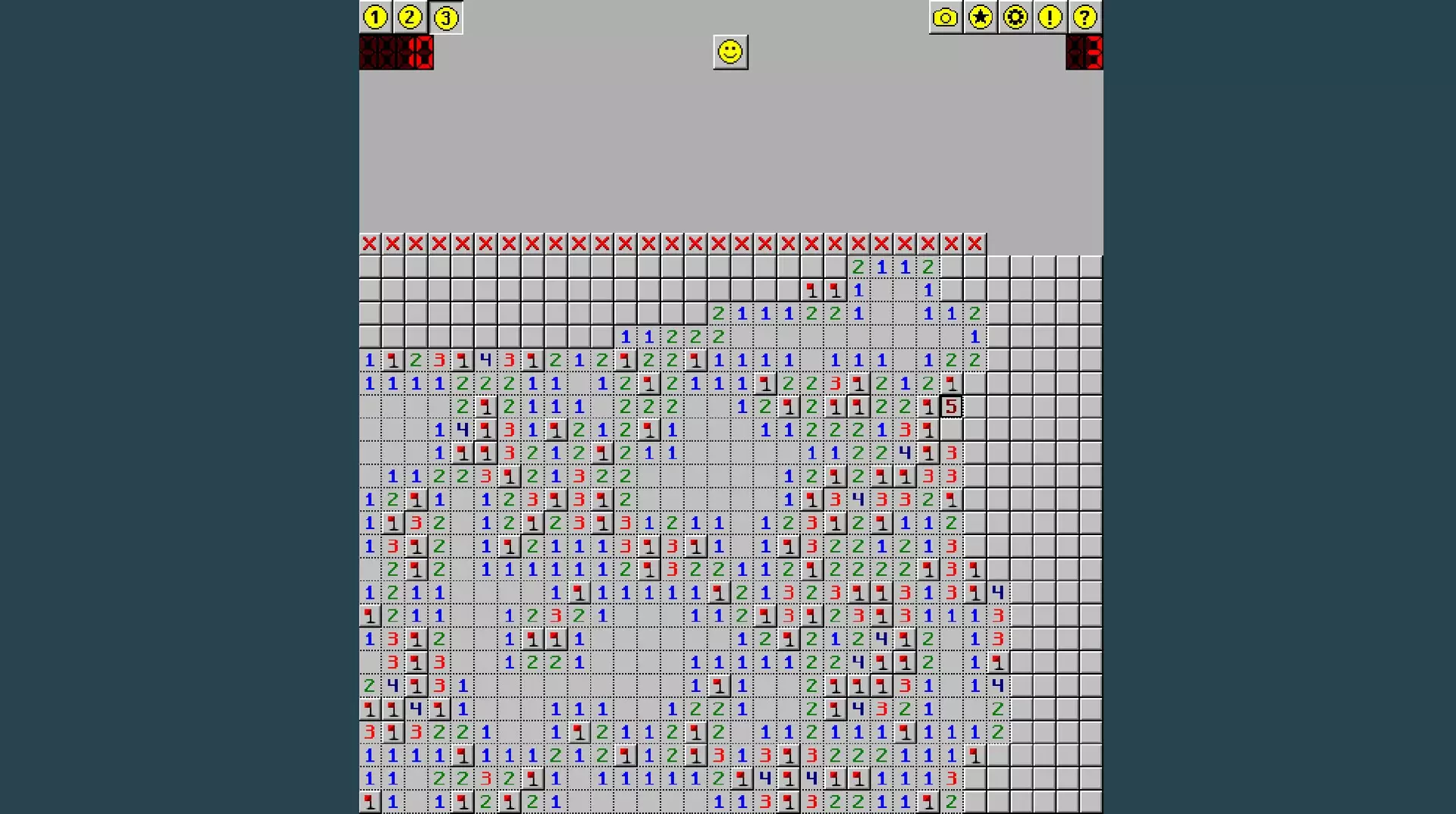Reveal a covered tile in the bottom-right corner

[x=1092, y=800]
